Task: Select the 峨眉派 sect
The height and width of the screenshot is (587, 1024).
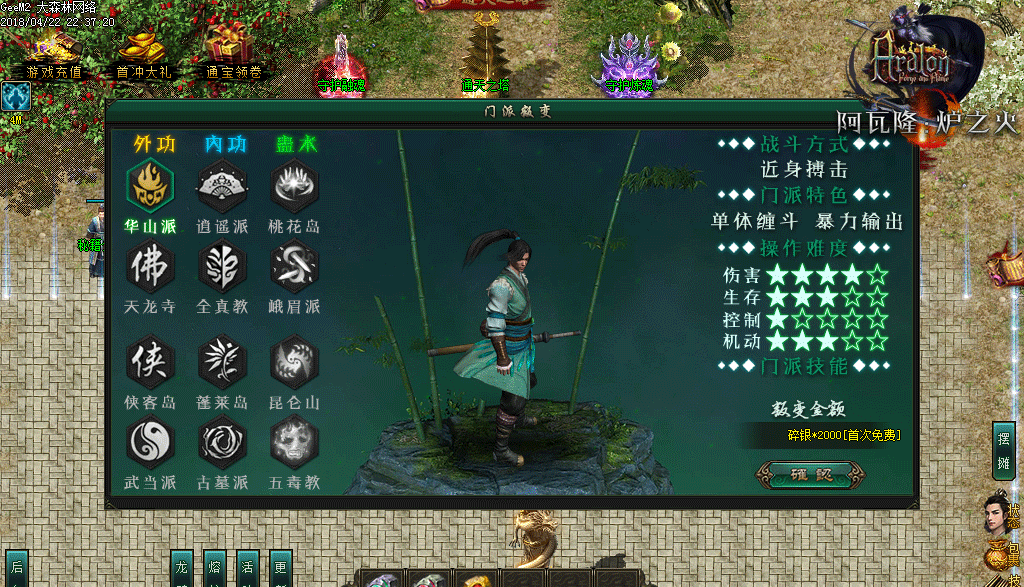Action: click(295, 267)
